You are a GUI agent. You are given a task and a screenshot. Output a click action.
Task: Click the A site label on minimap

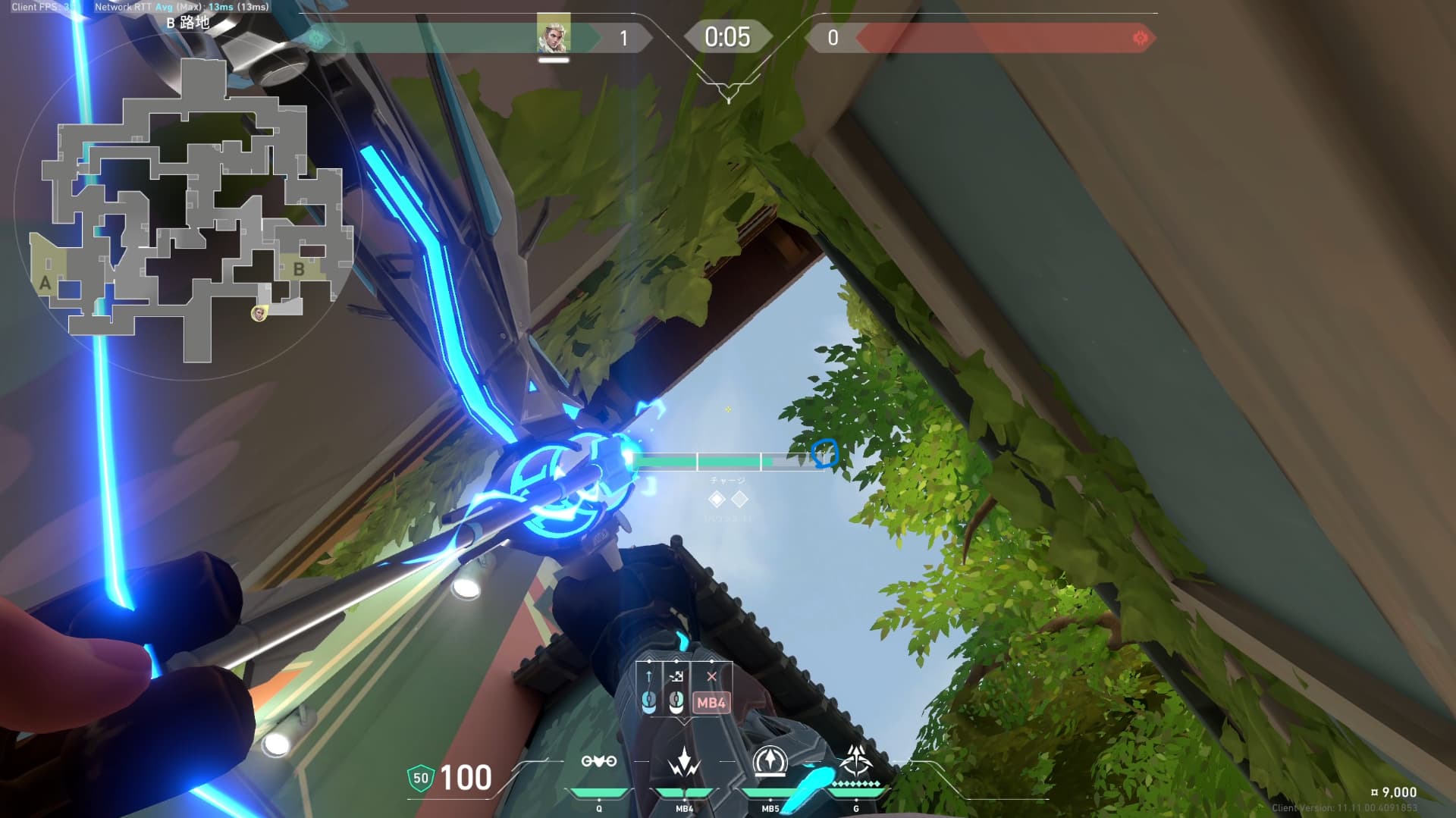point(45,284)
